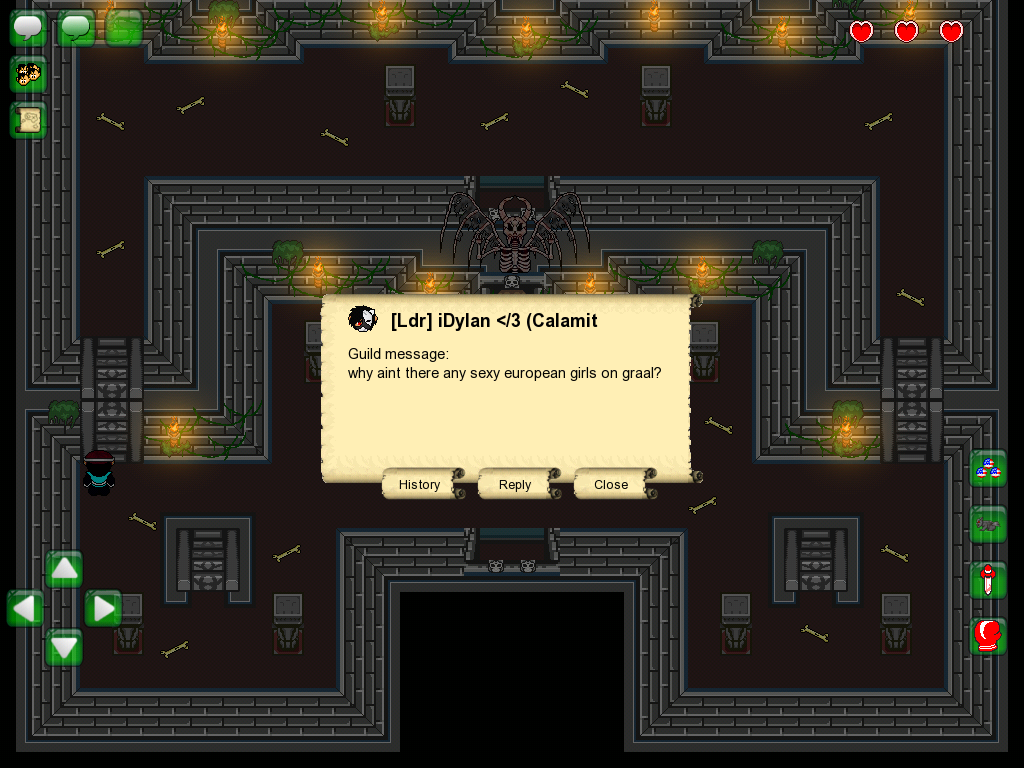Tap the right arrow on the D-pad

103,608
